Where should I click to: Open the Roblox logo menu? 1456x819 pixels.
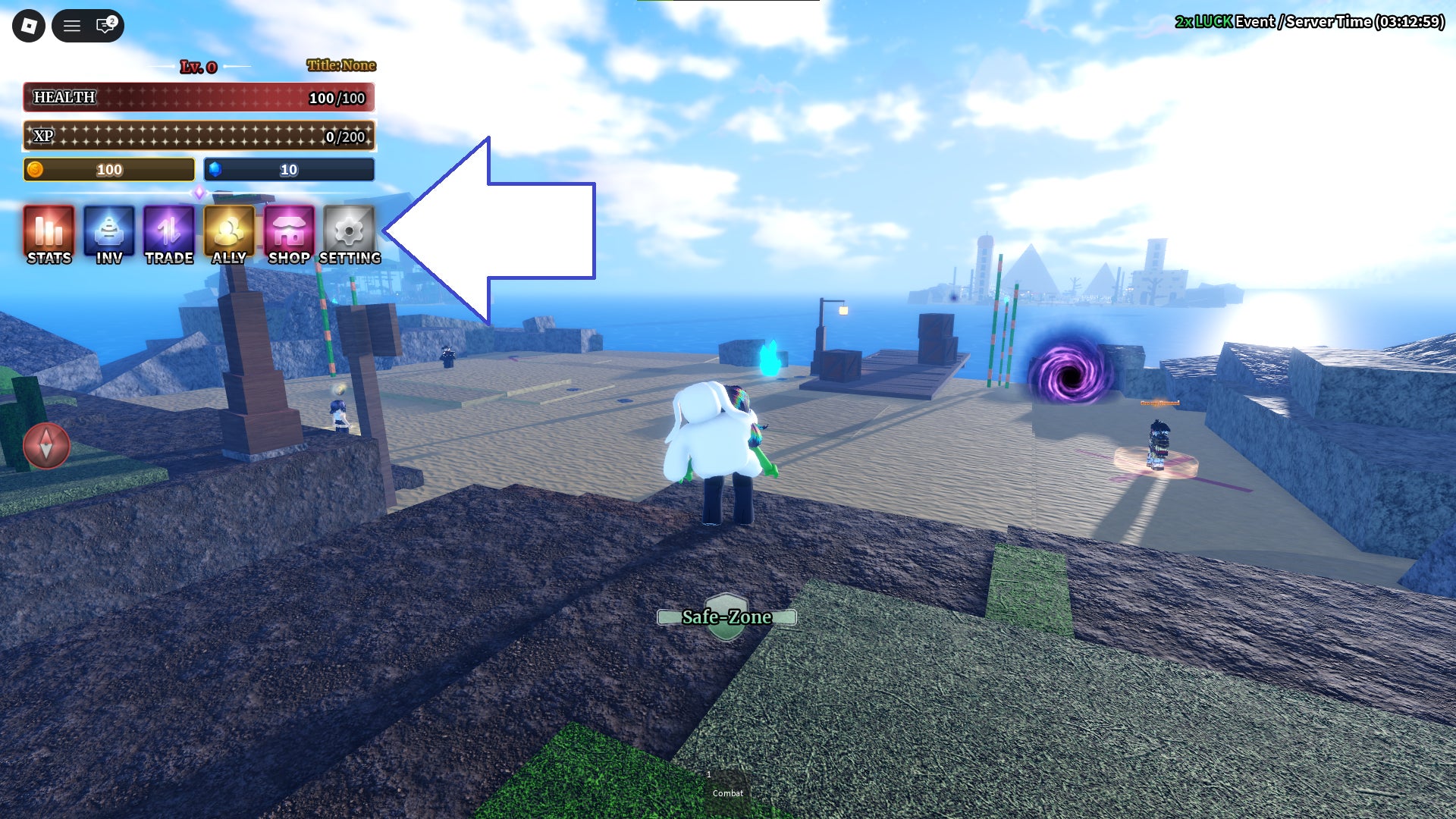click(x=29, y=26)
